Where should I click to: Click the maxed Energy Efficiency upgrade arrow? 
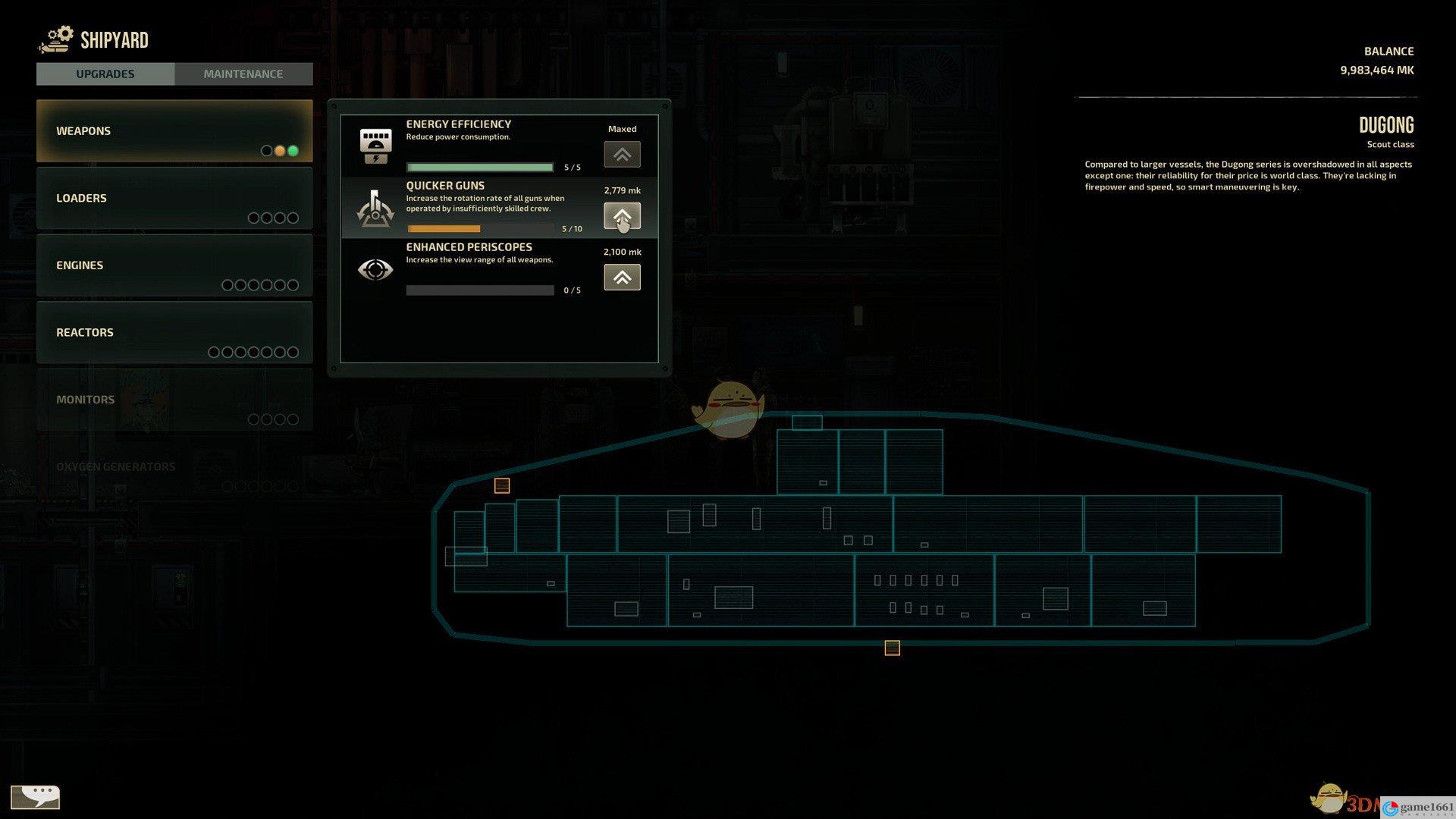coord(622,155)
